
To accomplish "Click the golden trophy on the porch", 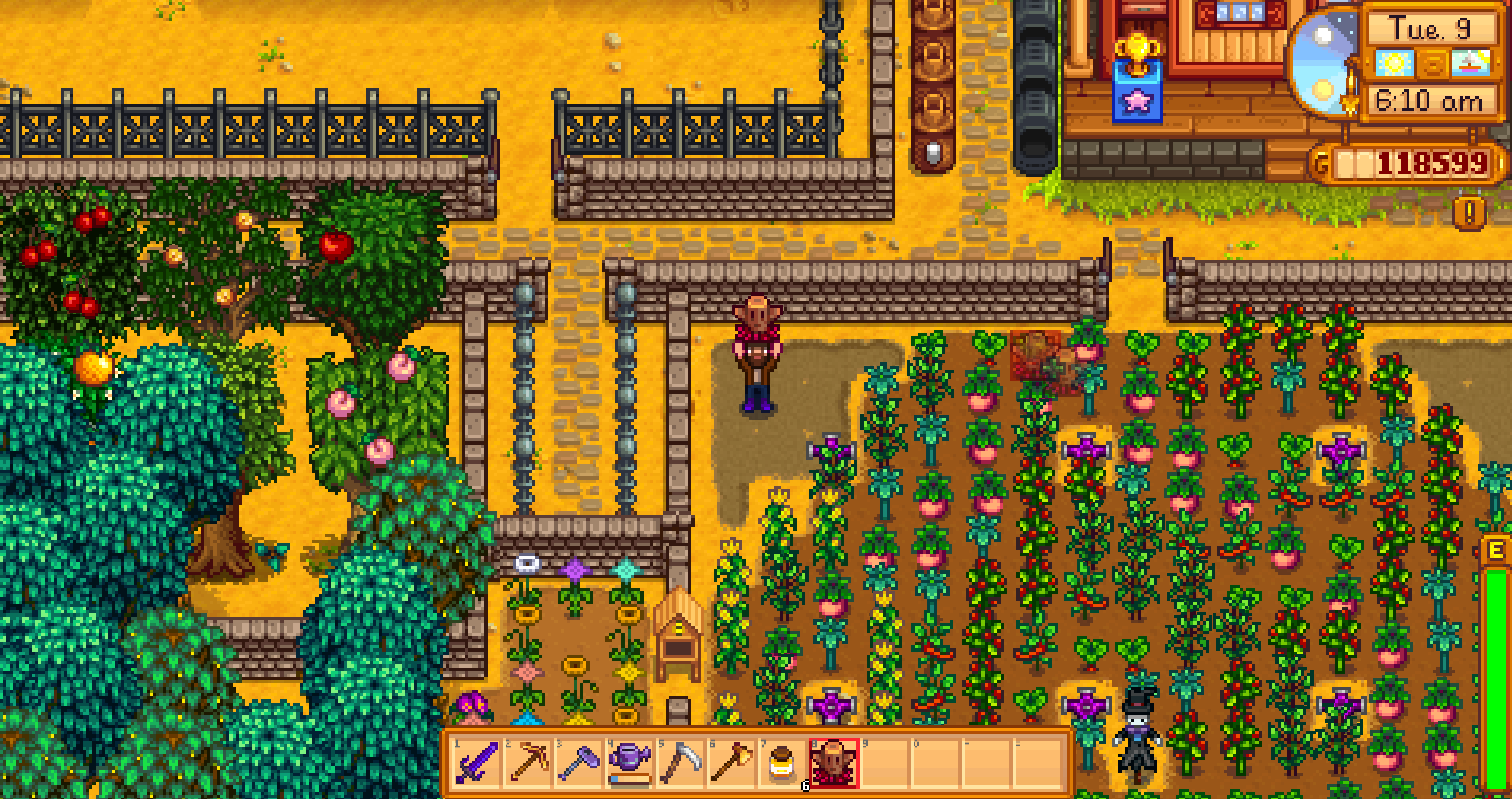I will click(x=1138, y=48).
